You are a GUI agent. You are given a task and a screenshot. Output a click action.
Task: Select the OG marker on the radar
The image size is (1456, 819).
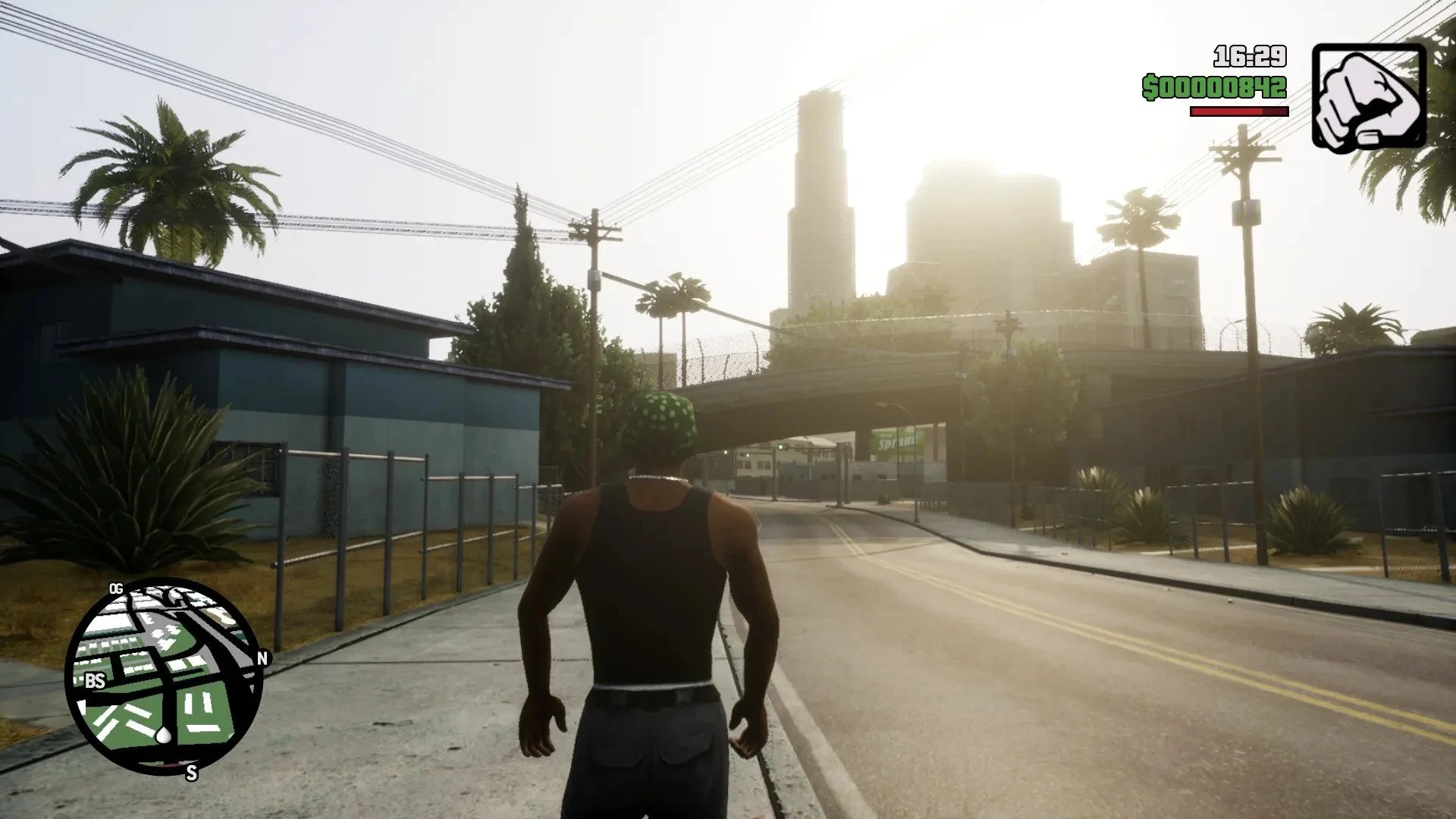116,588
